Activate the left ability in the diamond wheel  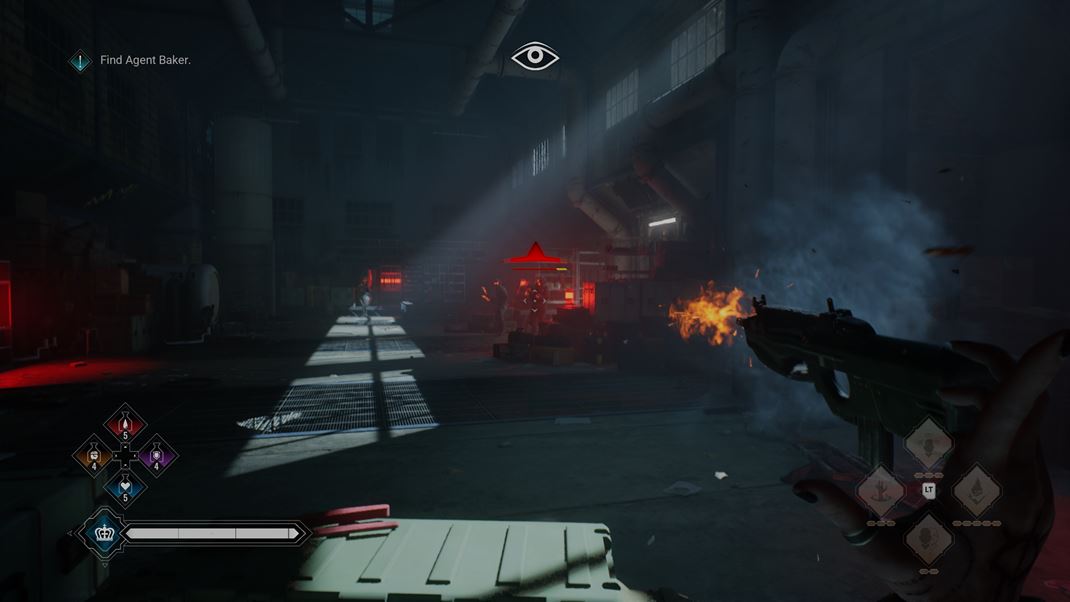pyautogui.click(x=881, y=490)
